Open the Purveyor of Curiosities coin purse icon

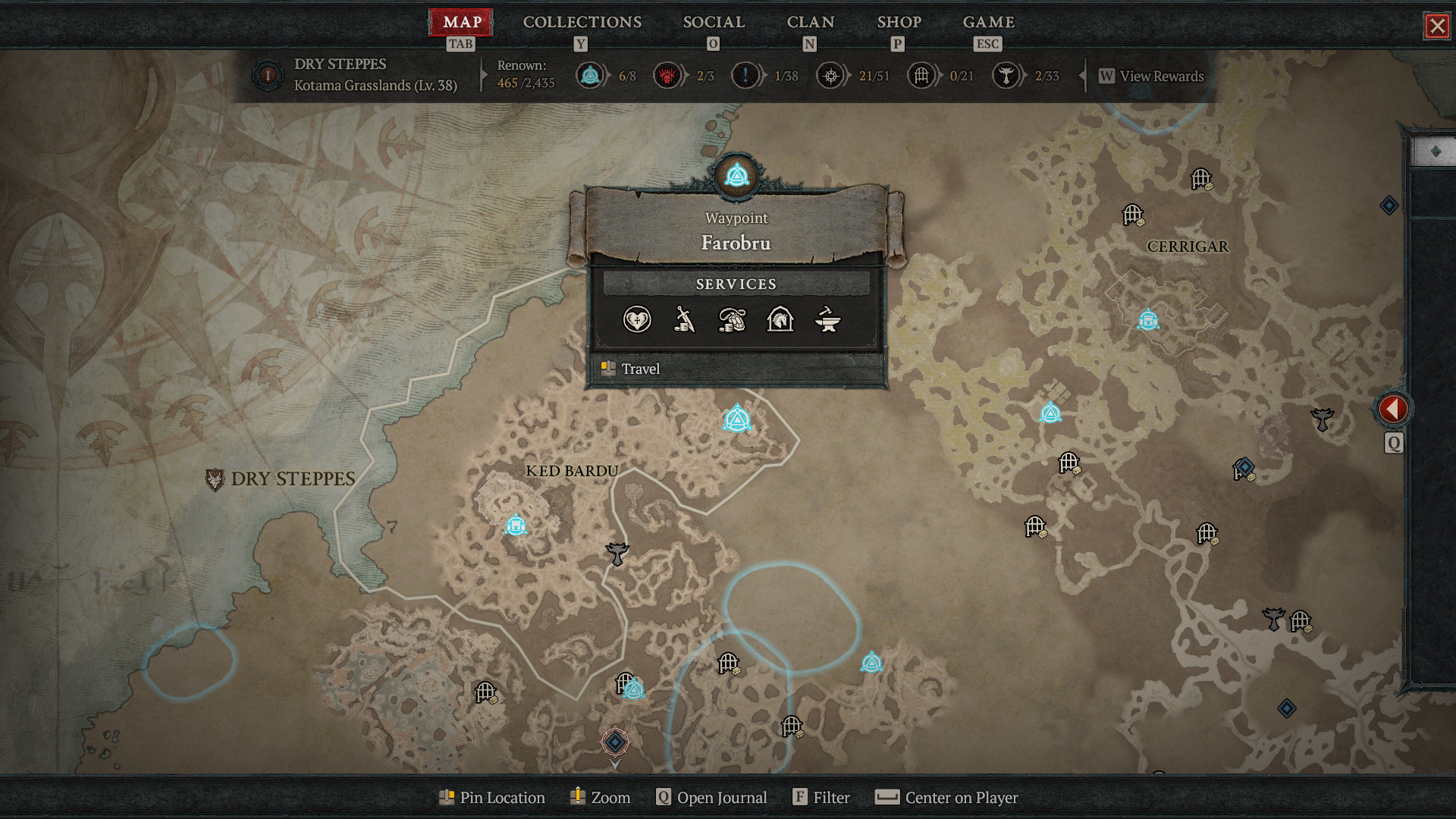click(733, 320)
